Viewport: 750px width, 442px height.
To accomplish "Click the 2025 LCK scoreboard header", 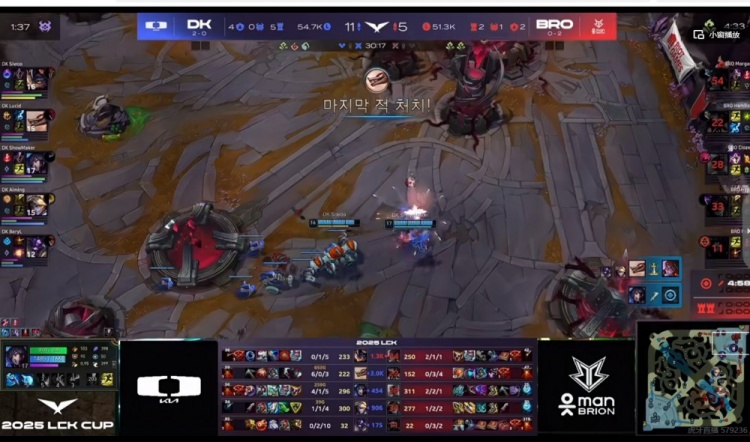I will [x=377, y=343].
